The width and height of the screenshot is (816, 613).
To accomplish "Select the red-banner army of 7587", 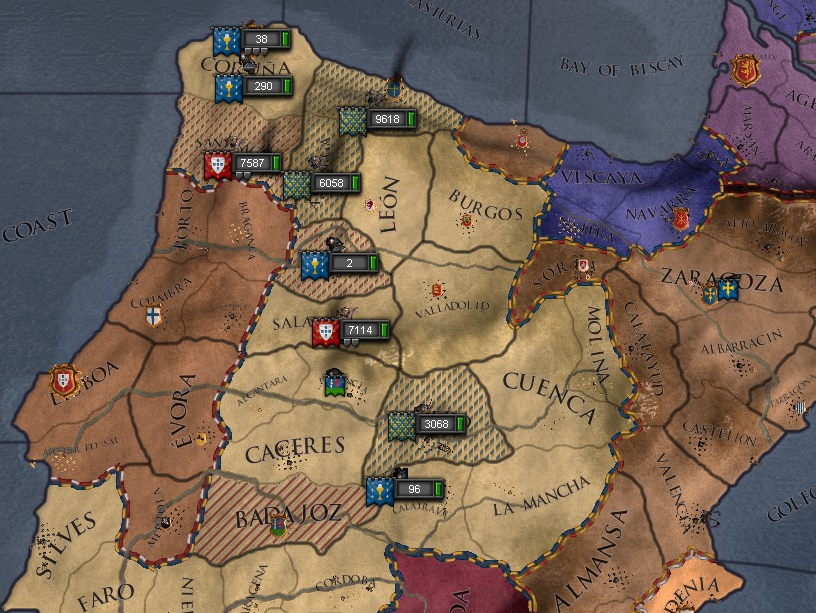I will (x=252, y=163).
